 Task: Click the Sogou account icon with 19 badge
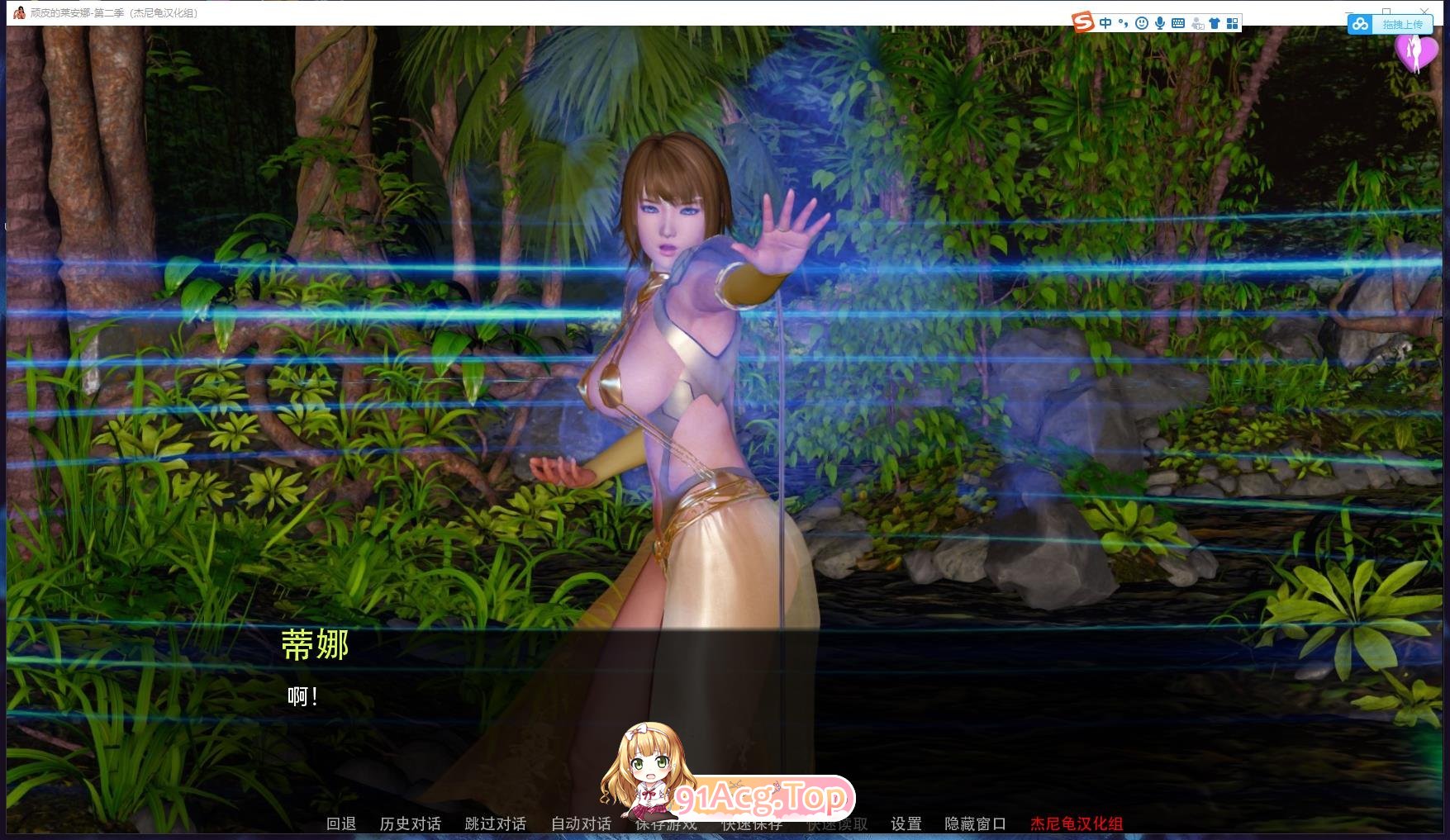tap(1197, 23)
